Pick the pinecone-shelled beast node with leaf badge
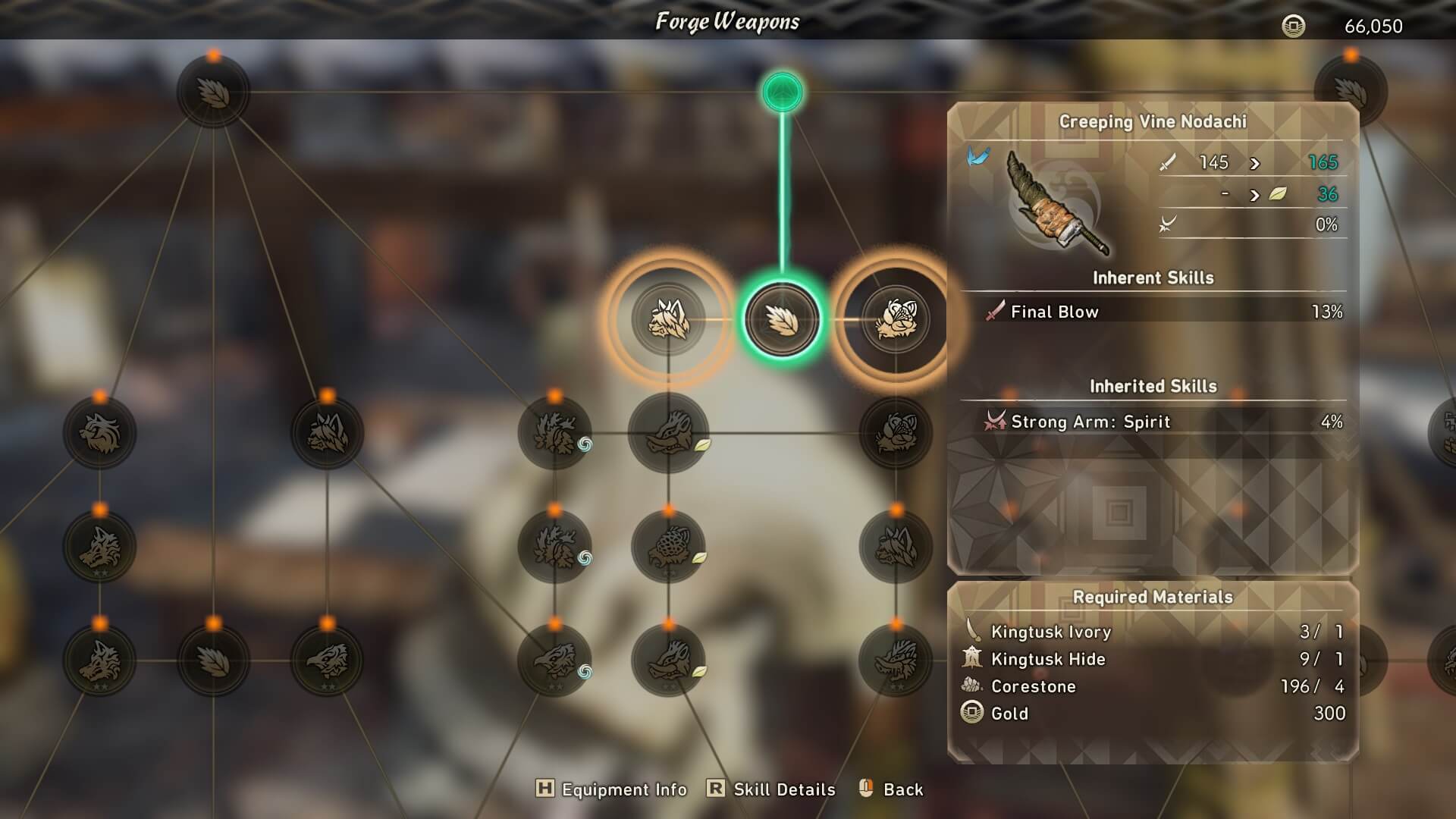This screenshot has width=1456, height=819. point(668,547)
